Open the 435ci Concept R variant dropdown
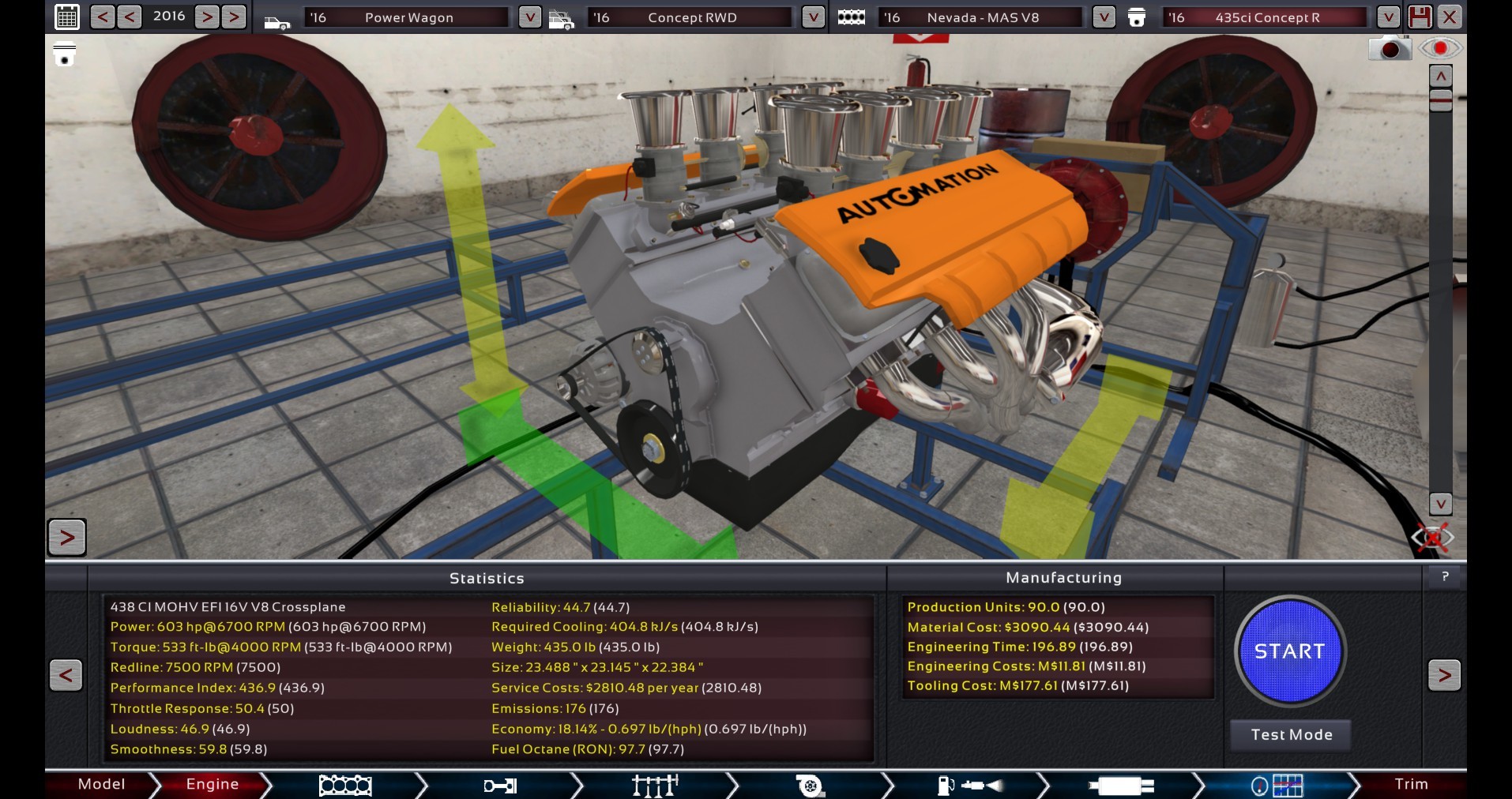The height and width of the screenshot is (799, 1512). [1388, 17]
